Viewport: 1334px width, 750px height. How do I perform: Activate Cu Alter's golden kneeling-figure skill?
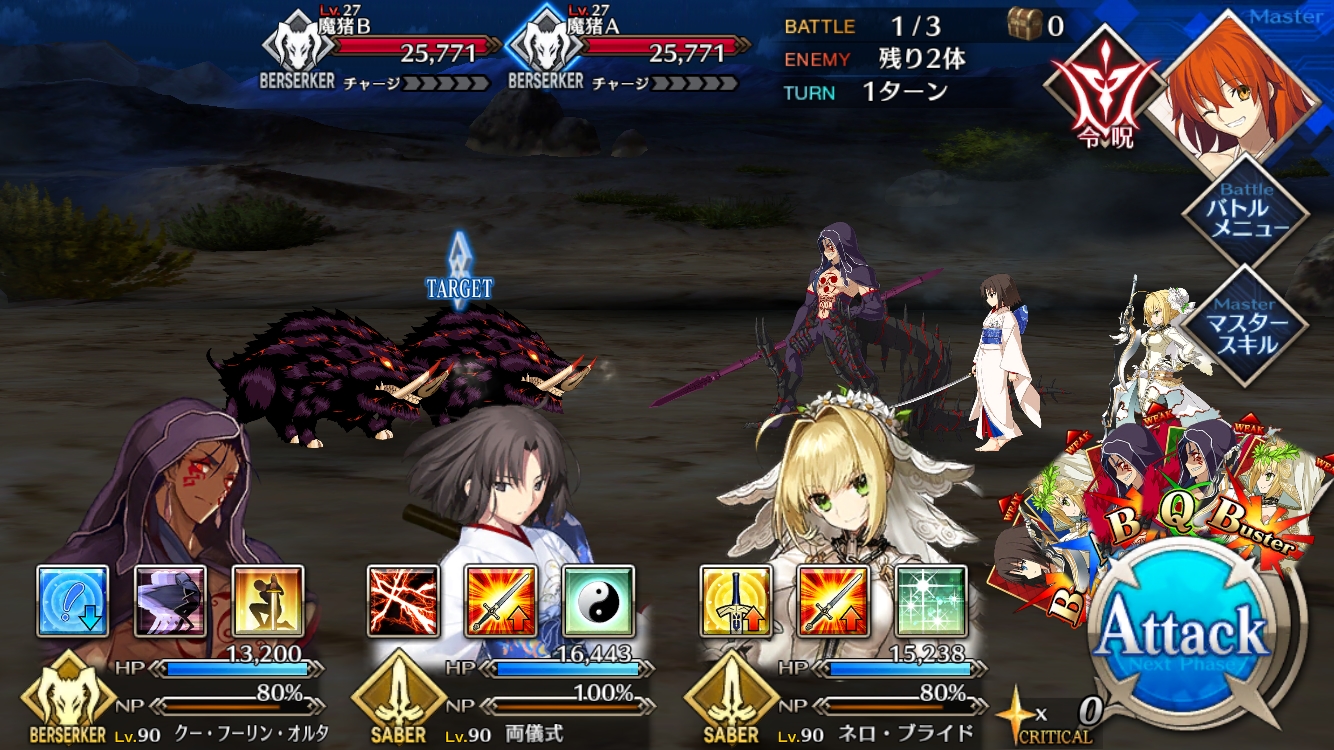pos(269,601)
